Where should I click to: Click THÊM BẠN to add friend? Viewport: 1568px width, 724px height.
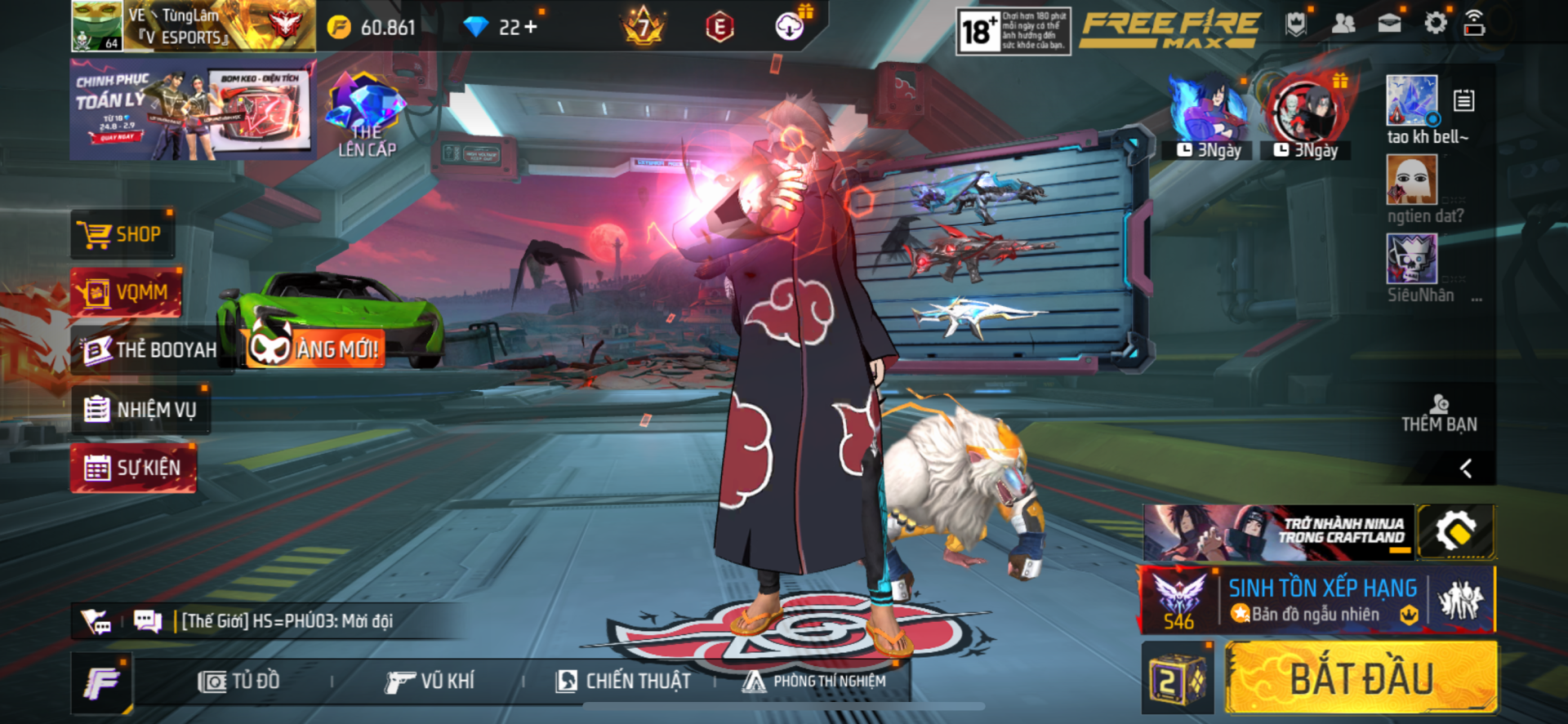1439,415
